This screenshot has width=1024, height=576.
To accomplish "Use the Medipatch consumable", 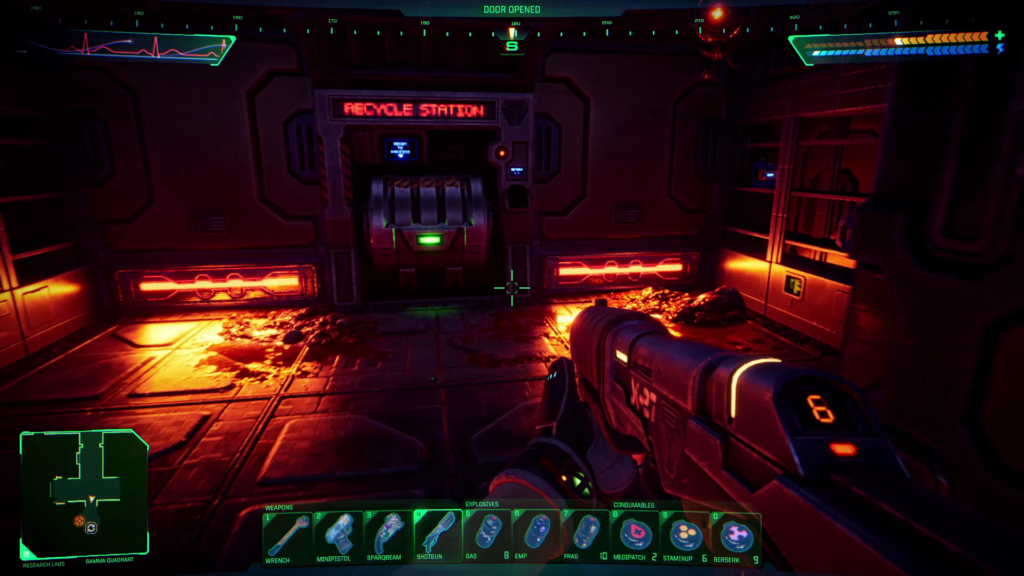I will (x=635, y=535).
